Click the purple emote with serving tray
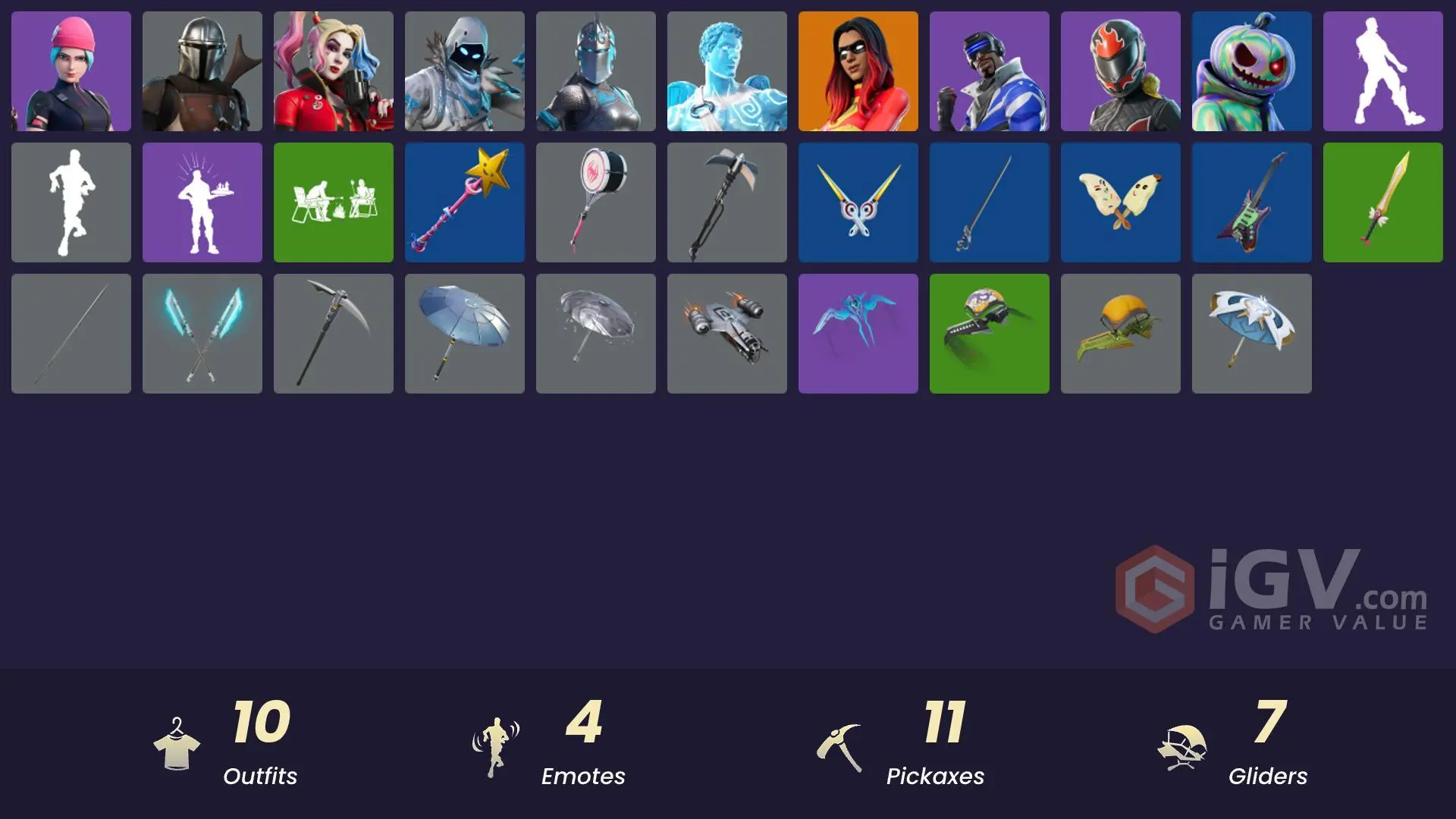 point(202,202)
